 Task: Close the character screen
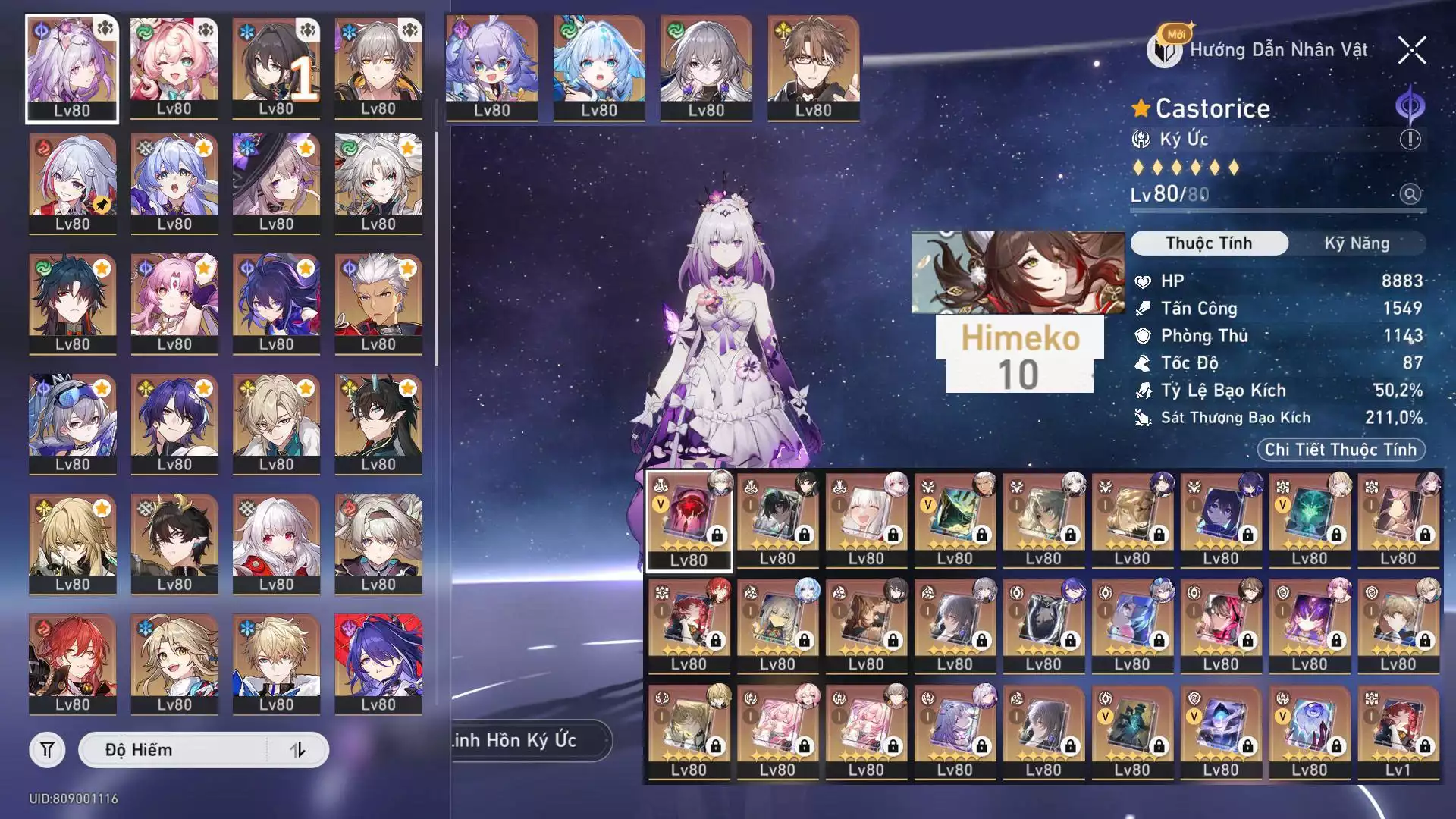pos(1411,51)
